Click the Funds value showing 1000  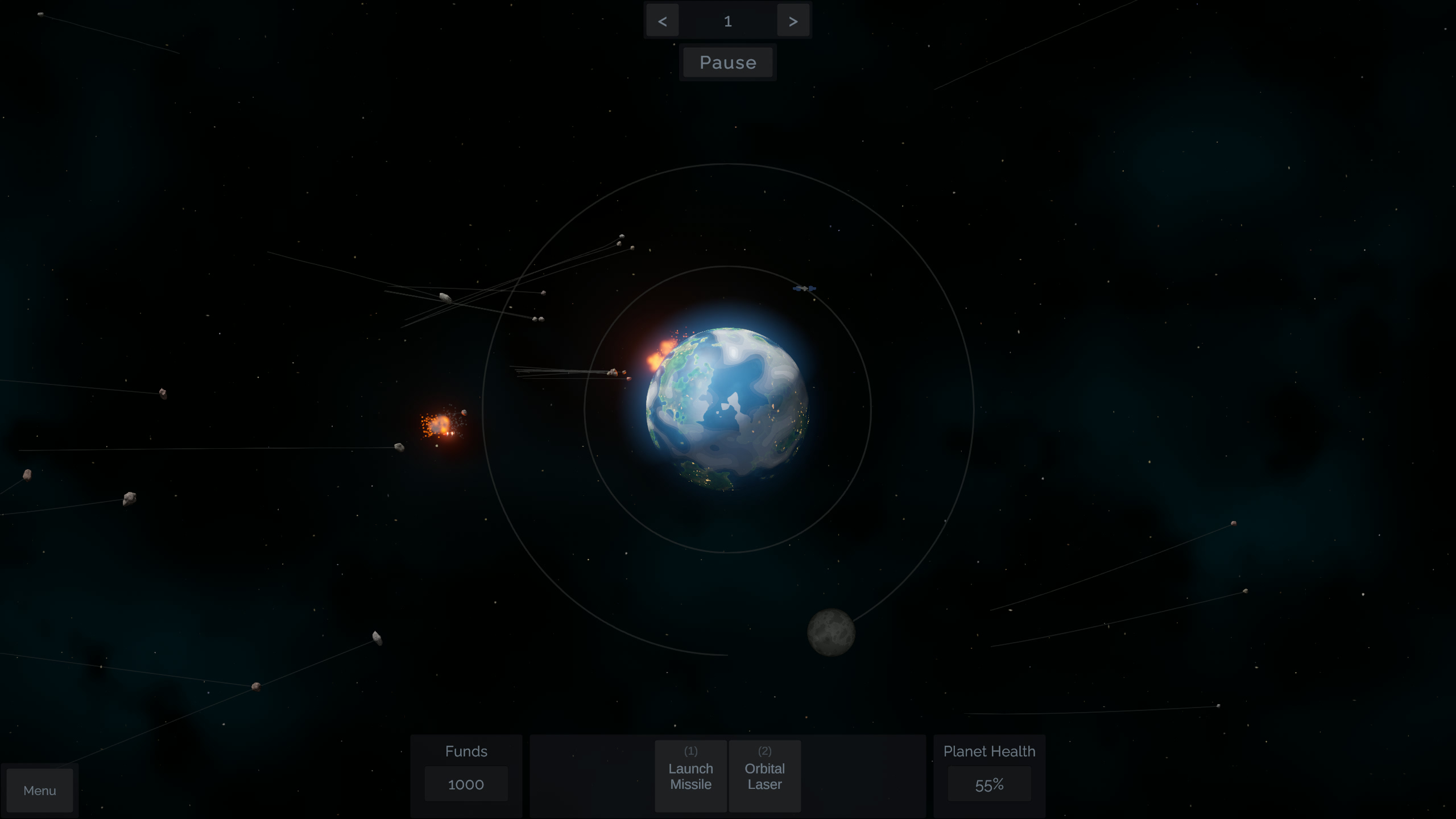coord(466,784)
